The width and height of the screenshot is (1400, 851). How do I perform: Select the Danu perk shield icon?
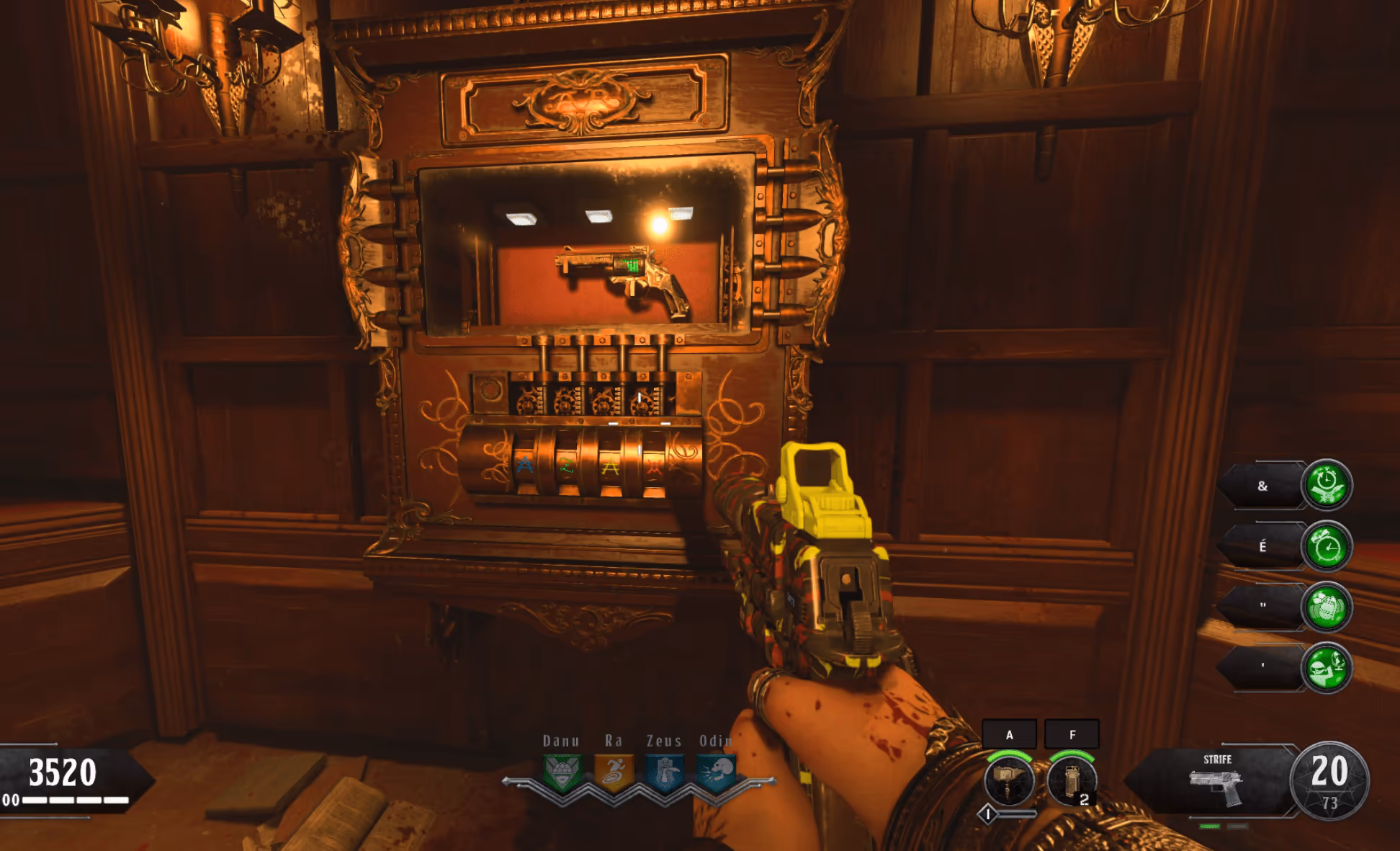tap(562, 772)
